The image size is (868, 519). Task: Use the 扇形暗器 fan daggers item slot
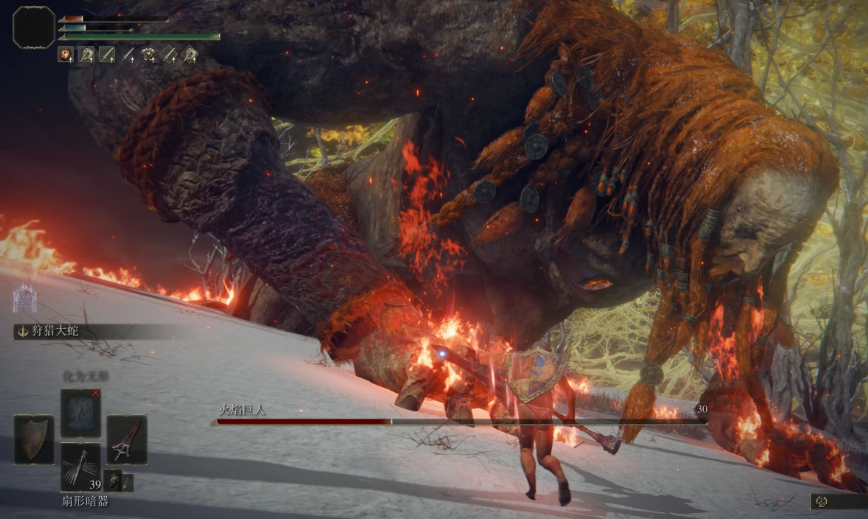(x=80, y=466)
